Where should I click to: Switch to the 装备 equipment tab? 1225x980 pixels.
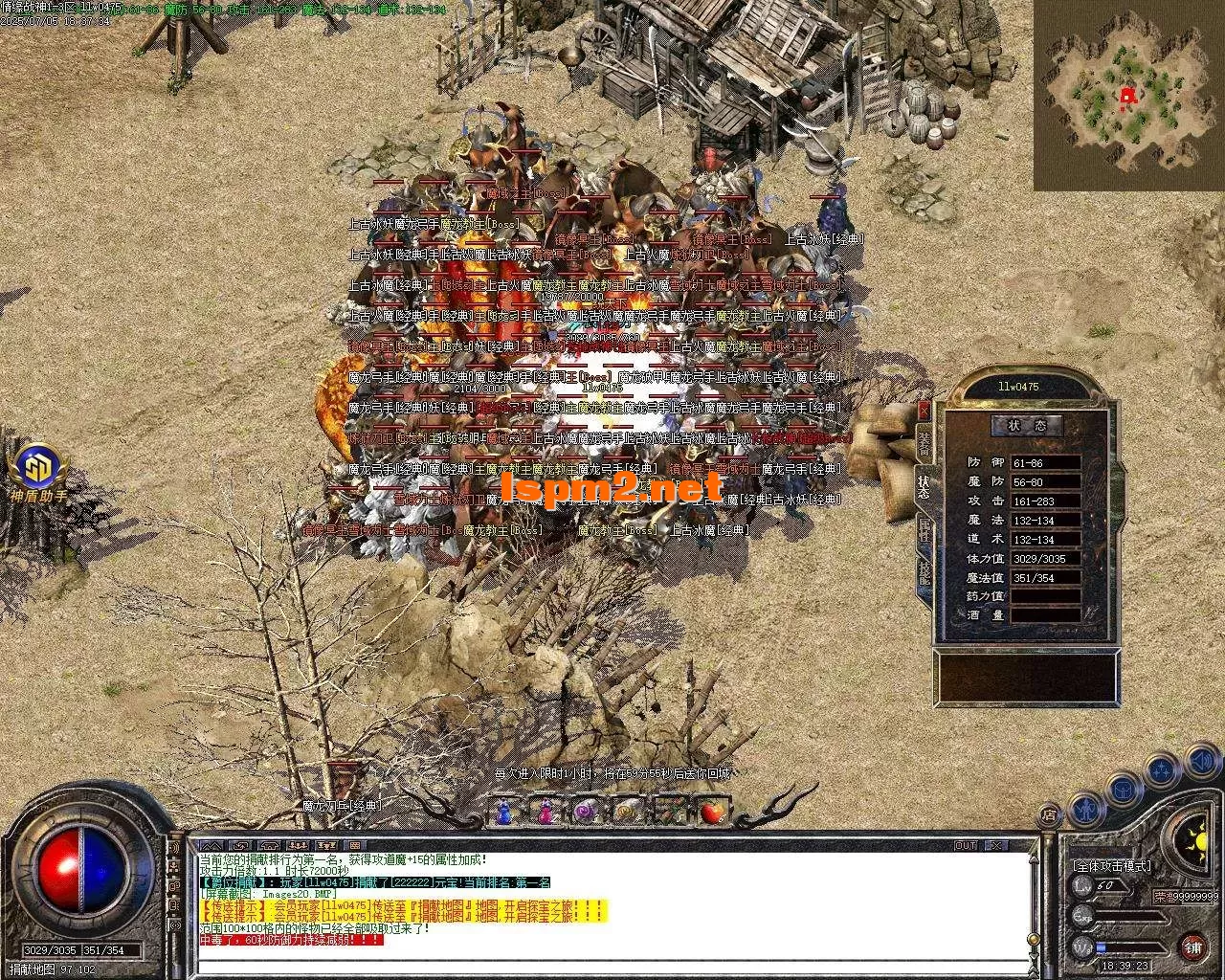tap(924, 441)
